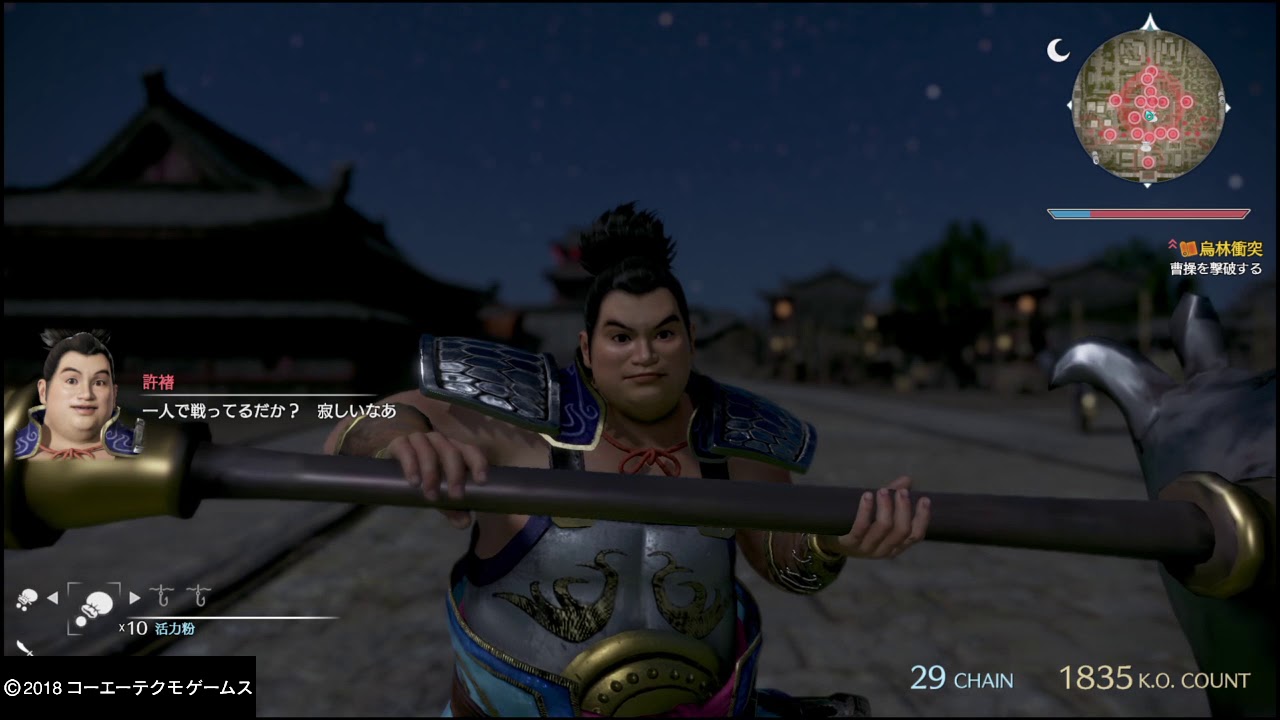Click the right arrow of item selector
Viewport: 1280px width, 720px height.
[135, 598]
